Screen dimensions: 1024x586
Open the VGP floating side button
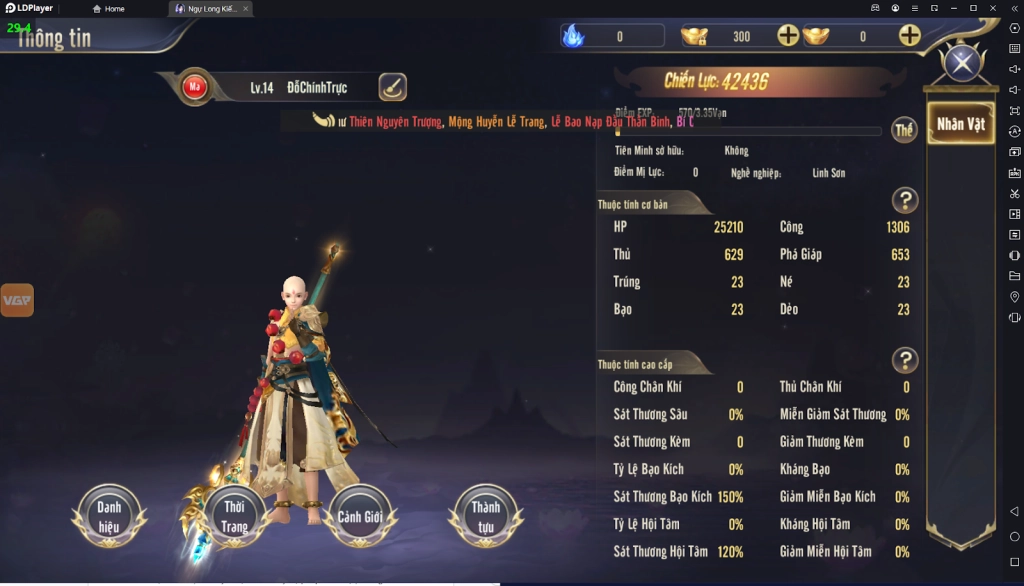17,300
